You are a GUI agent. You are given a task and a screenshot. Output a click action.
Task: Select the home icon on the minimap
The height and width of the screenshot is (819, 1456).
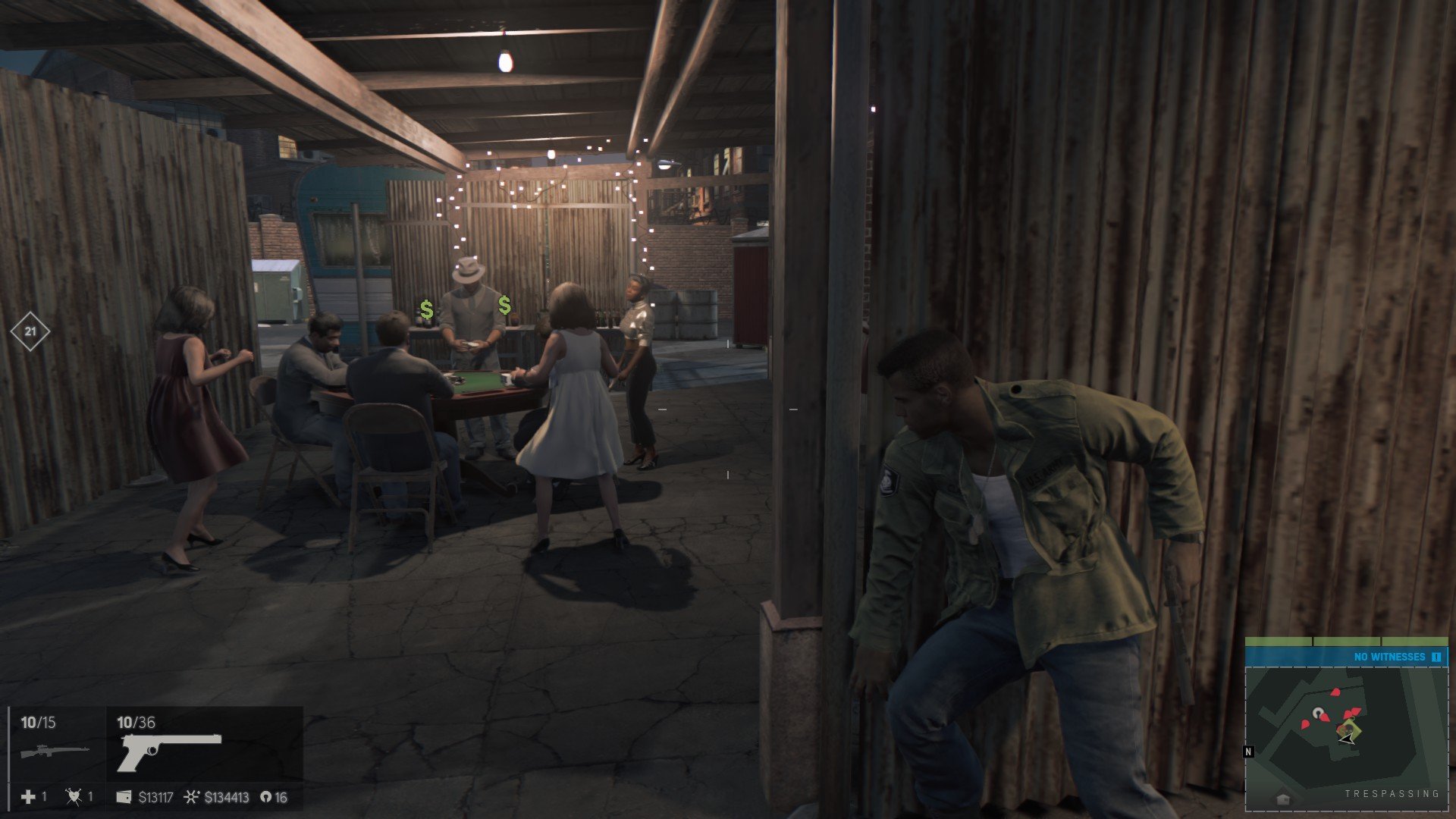click(1283, 799)
